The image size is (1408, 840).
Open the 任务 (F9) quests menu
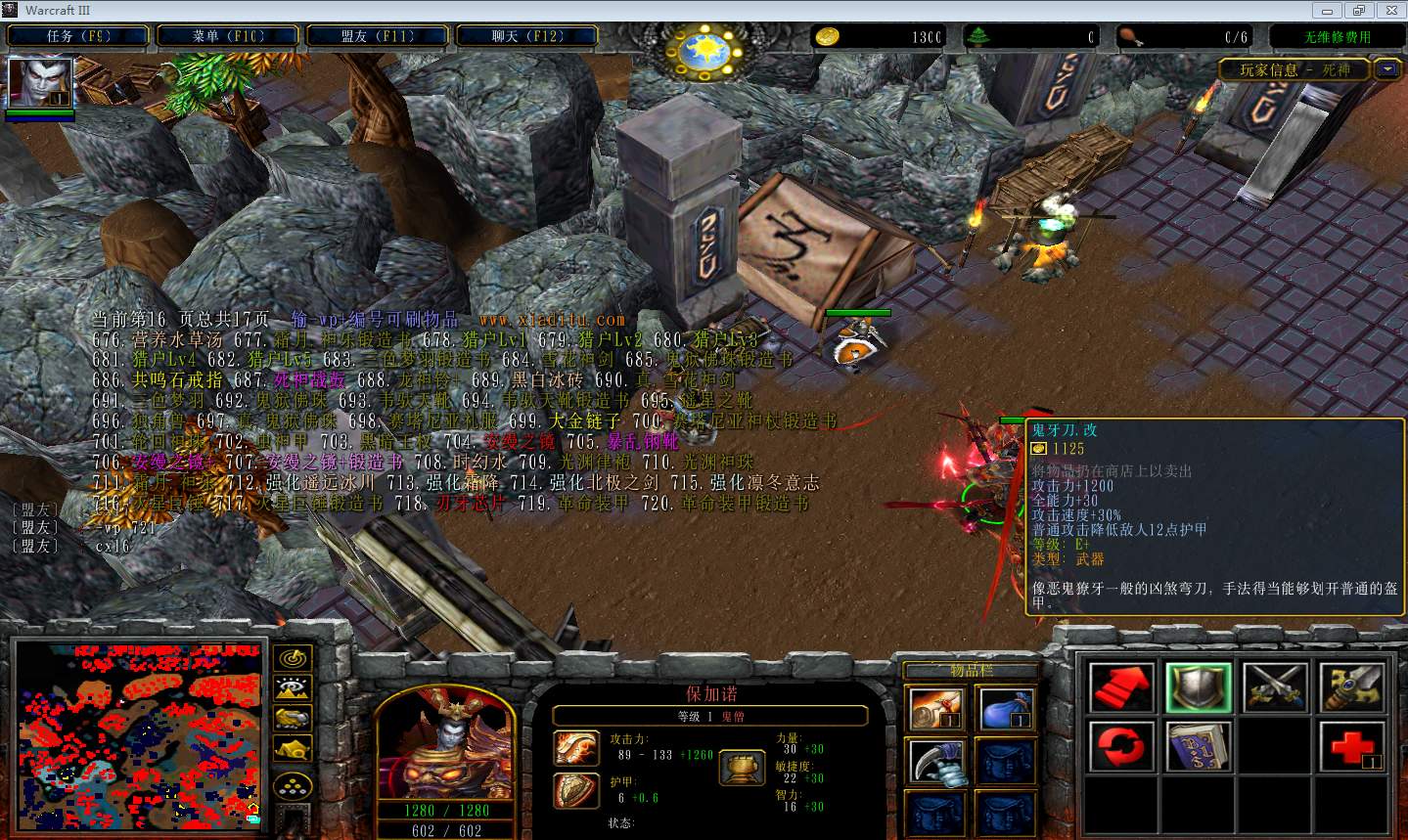click(78, 36)
